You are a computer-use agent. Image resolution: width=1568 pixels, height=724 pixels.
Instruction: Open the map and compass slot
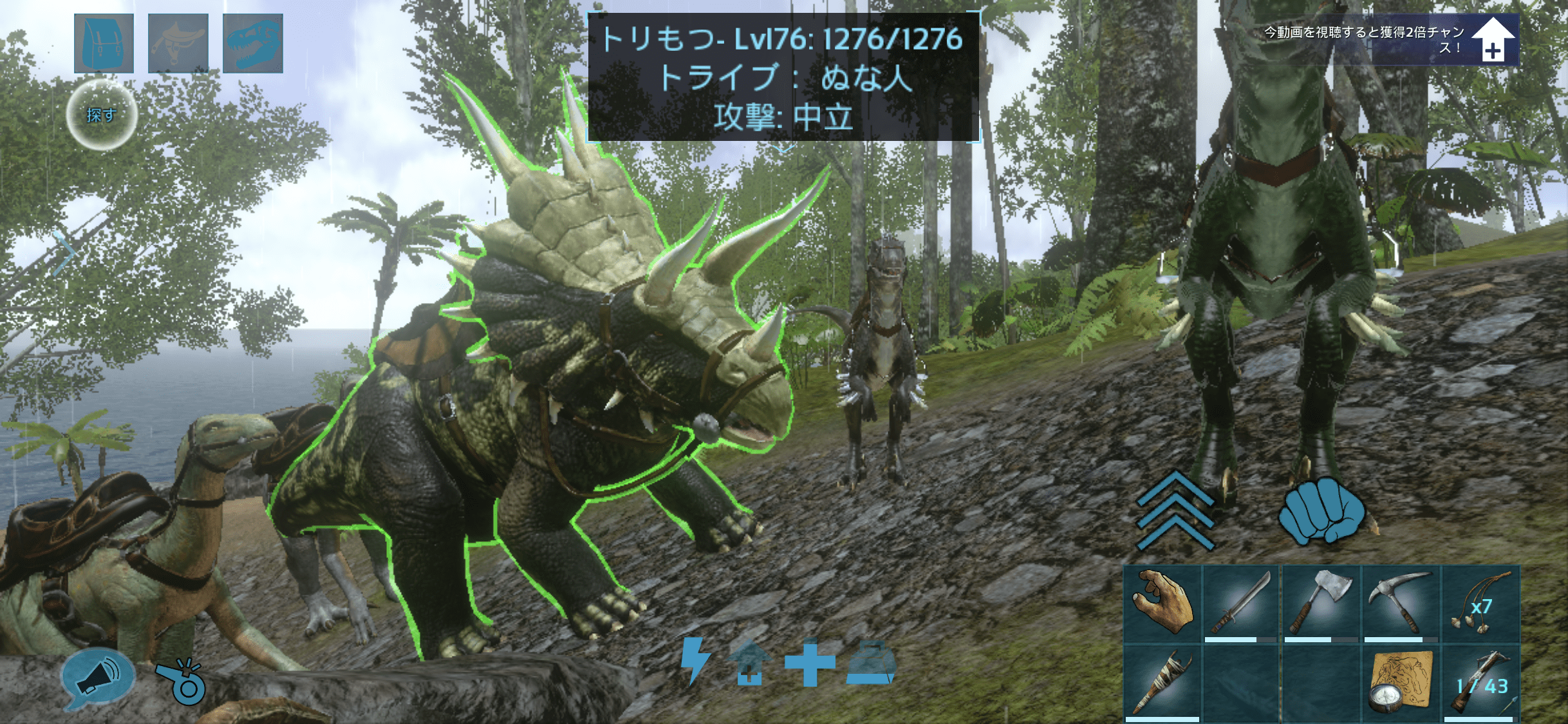pos(1401,683)
